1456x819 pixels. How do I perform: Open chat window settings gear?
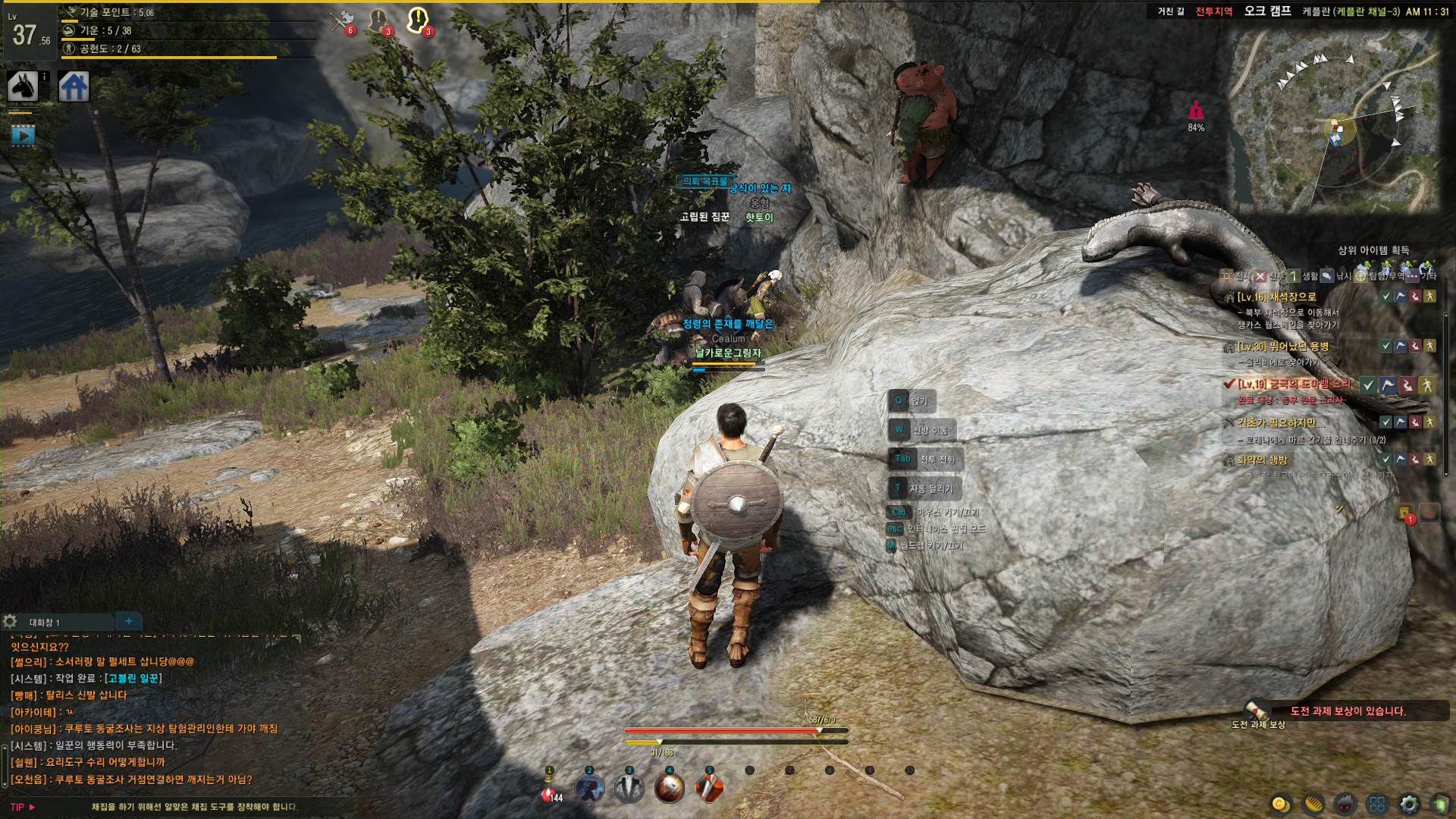point(10,622)
